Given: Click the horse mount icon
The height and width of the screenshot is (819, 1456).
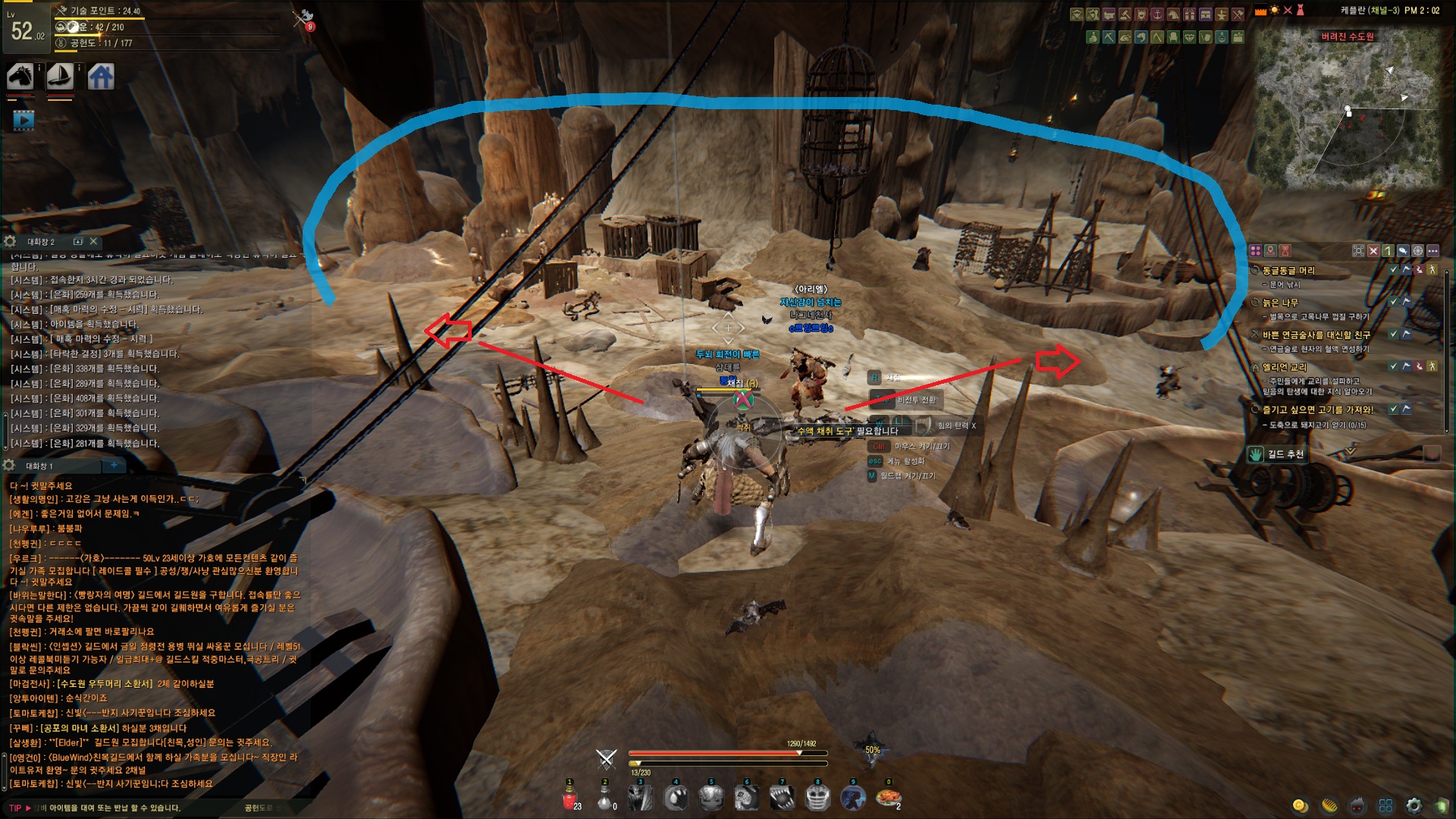Looking at the screenshot, I should click(20, 77).
